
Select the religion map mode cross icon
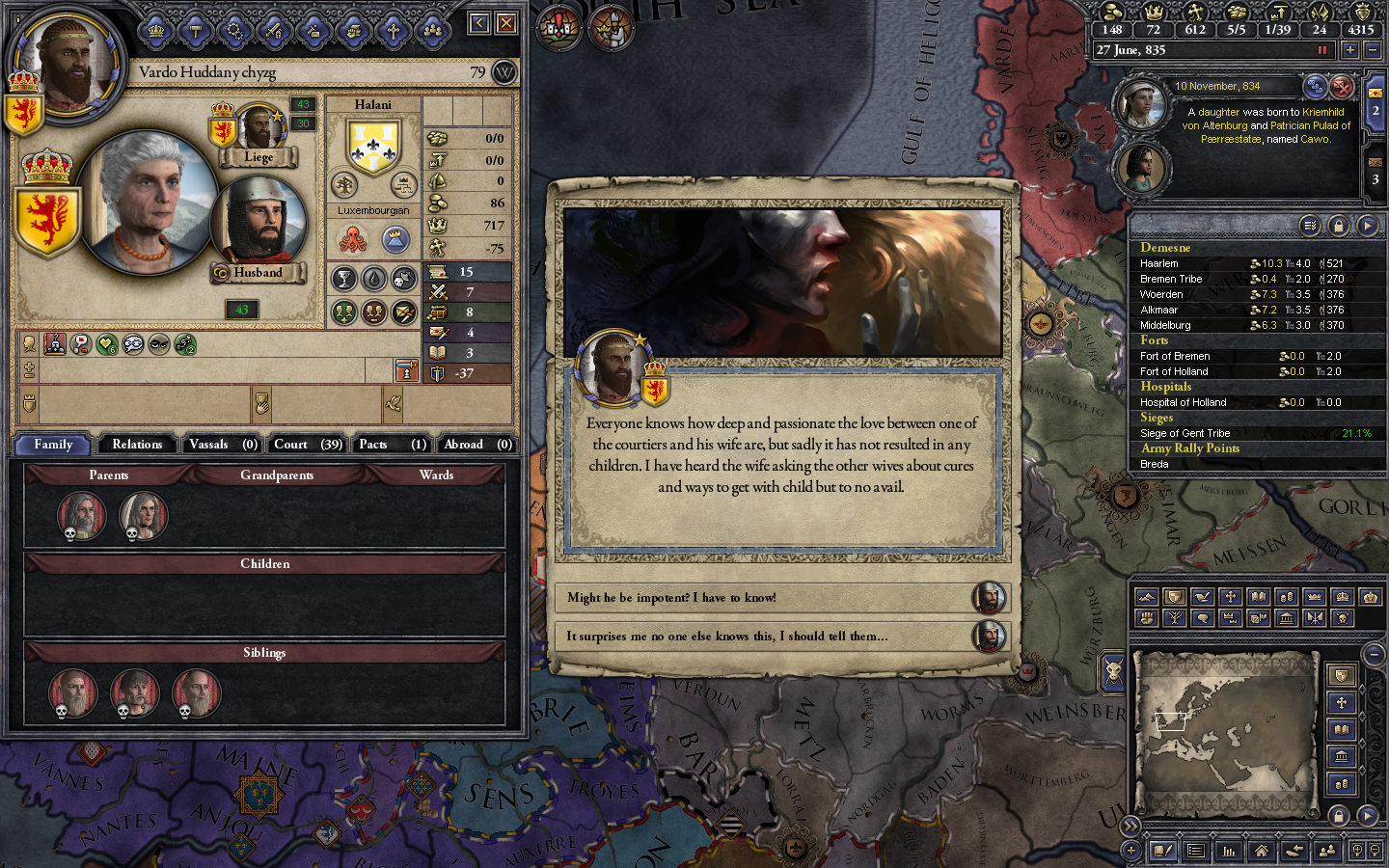click(1231, 596)
